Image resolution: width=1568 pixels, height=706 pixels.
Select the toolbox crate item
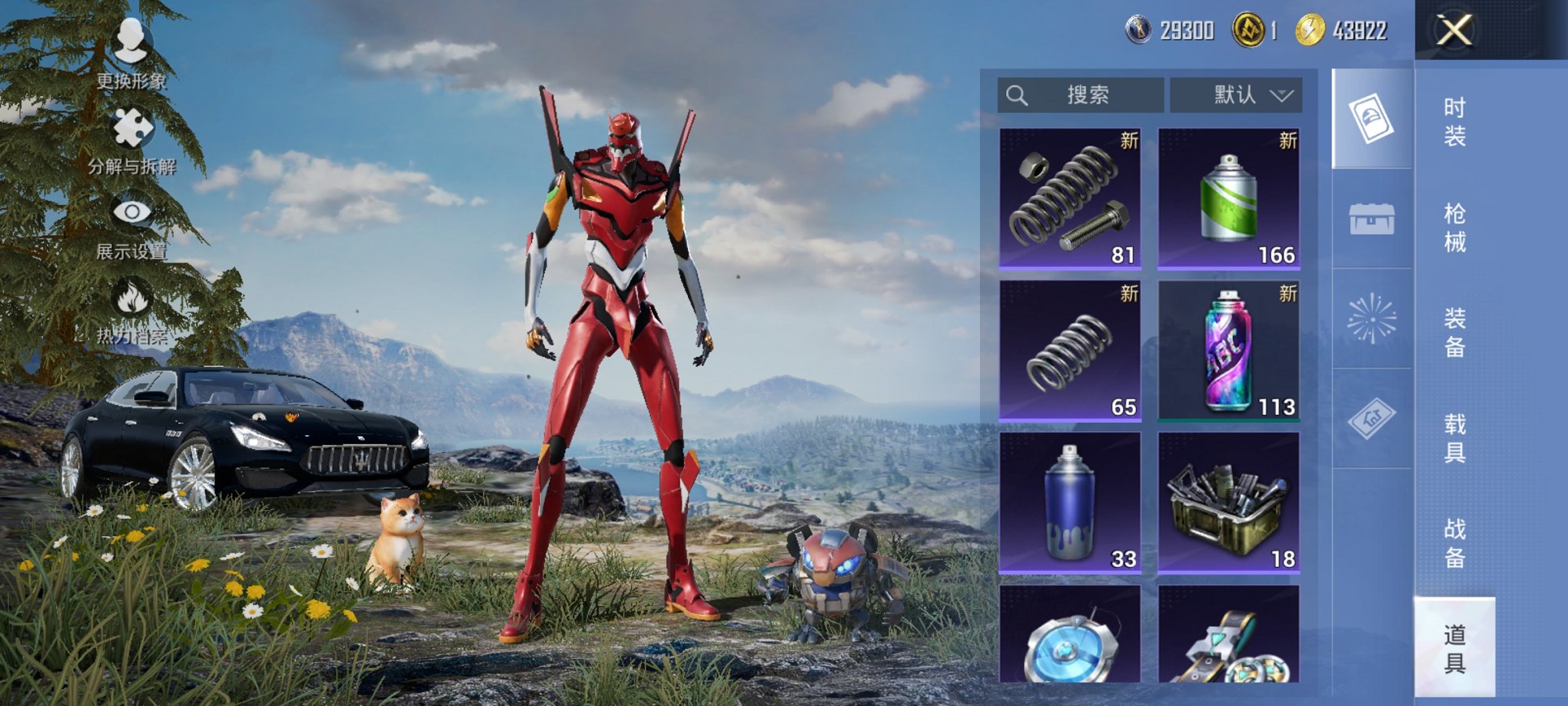[x=1228, y=503]
